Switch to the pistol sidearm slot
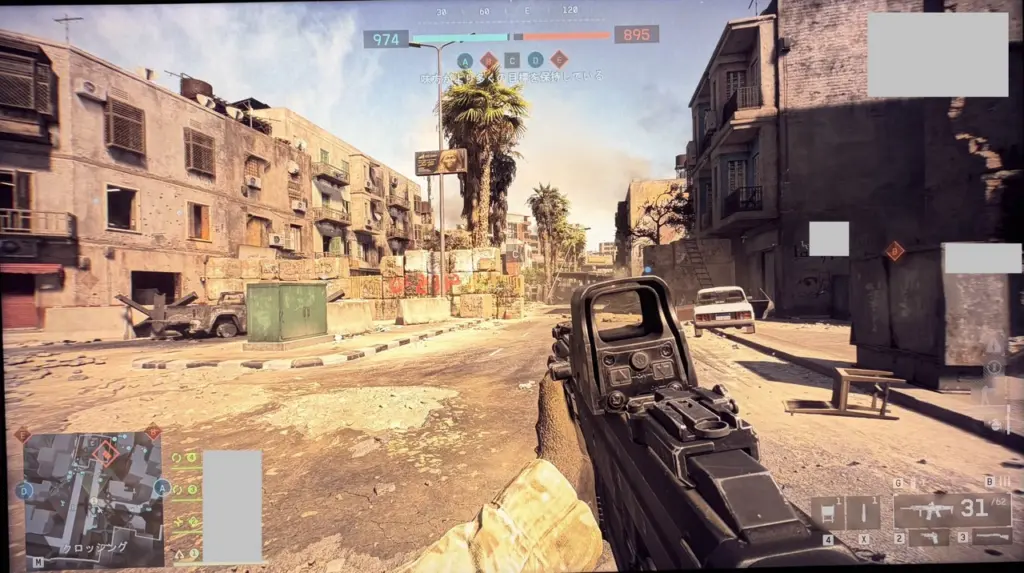This screenshot has width=1024, height=573. pos(929,538)
